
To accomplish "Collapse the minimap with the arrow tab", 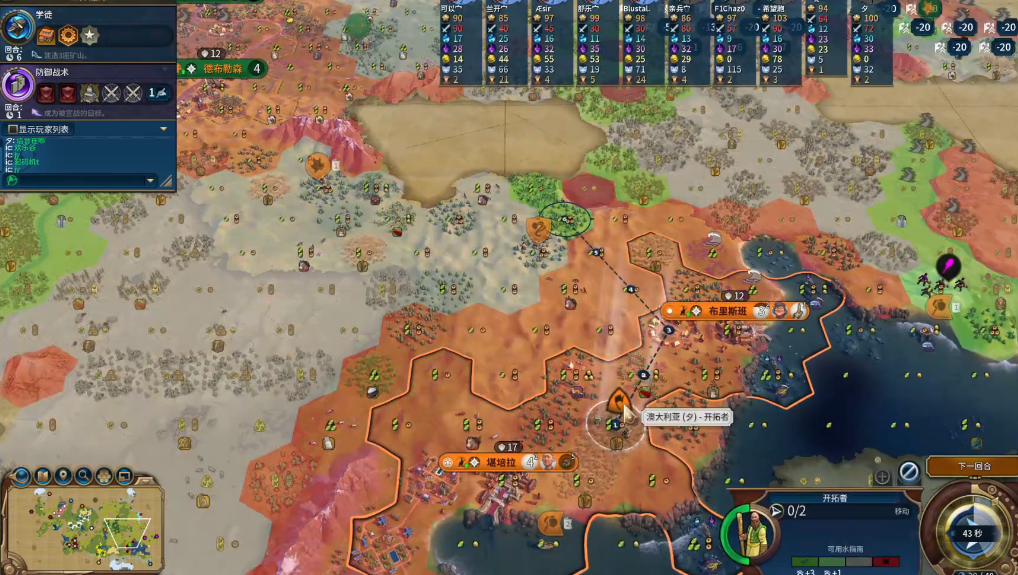I will point(146,479).
